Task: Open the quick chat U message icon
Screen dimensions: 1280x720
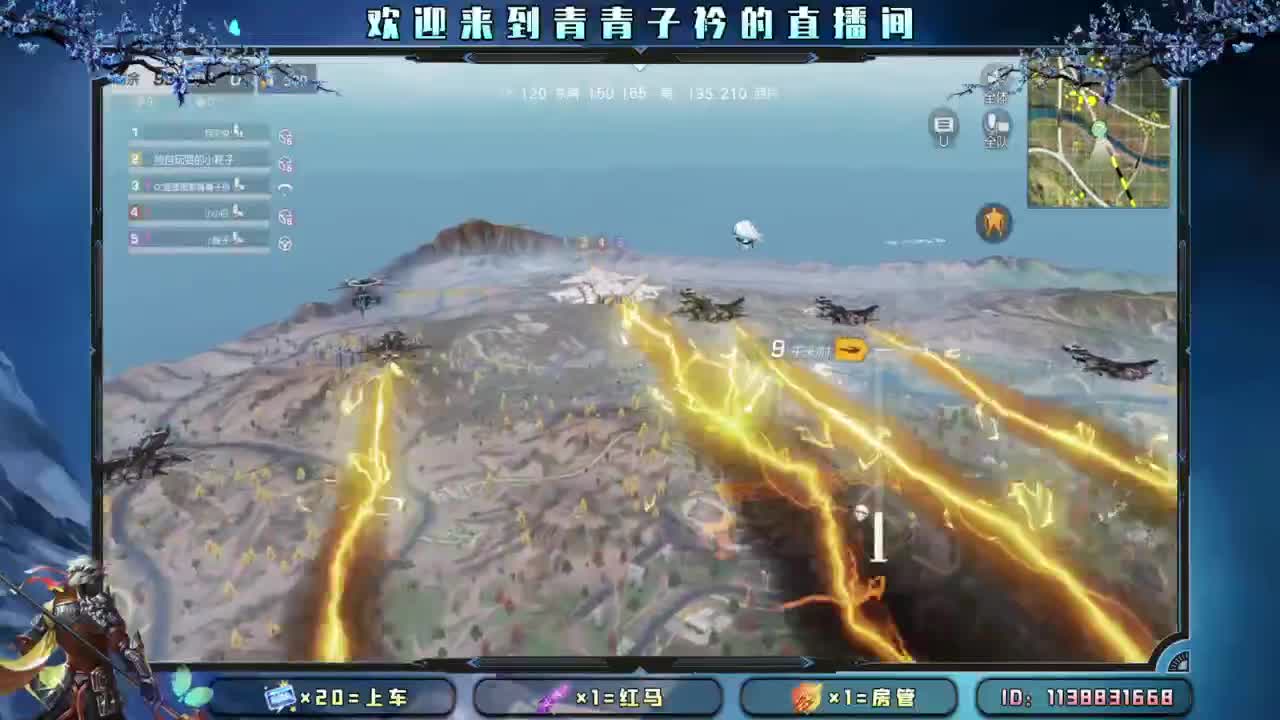Action: pos(944,128)
